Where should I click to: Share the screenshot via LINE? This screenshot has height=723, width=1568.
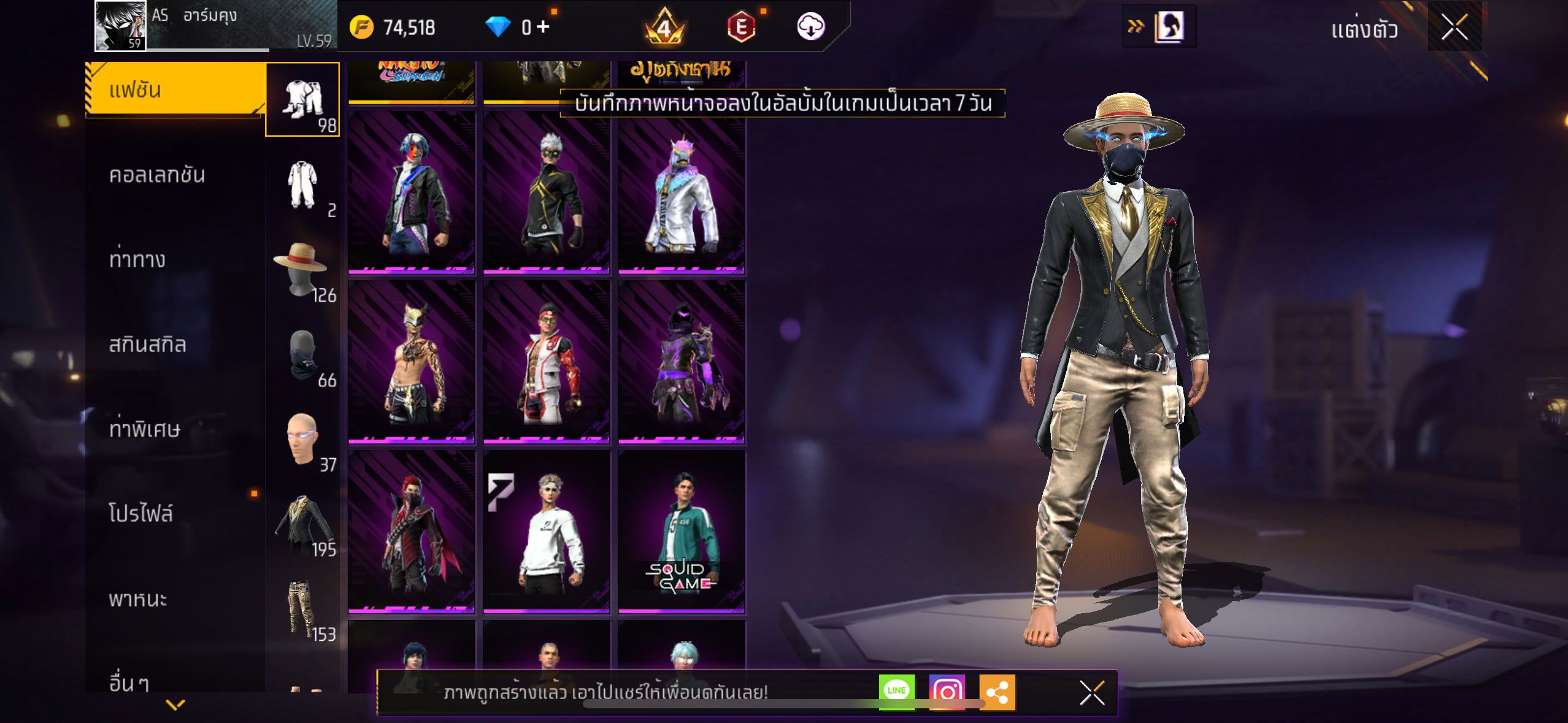coord(896,691)
